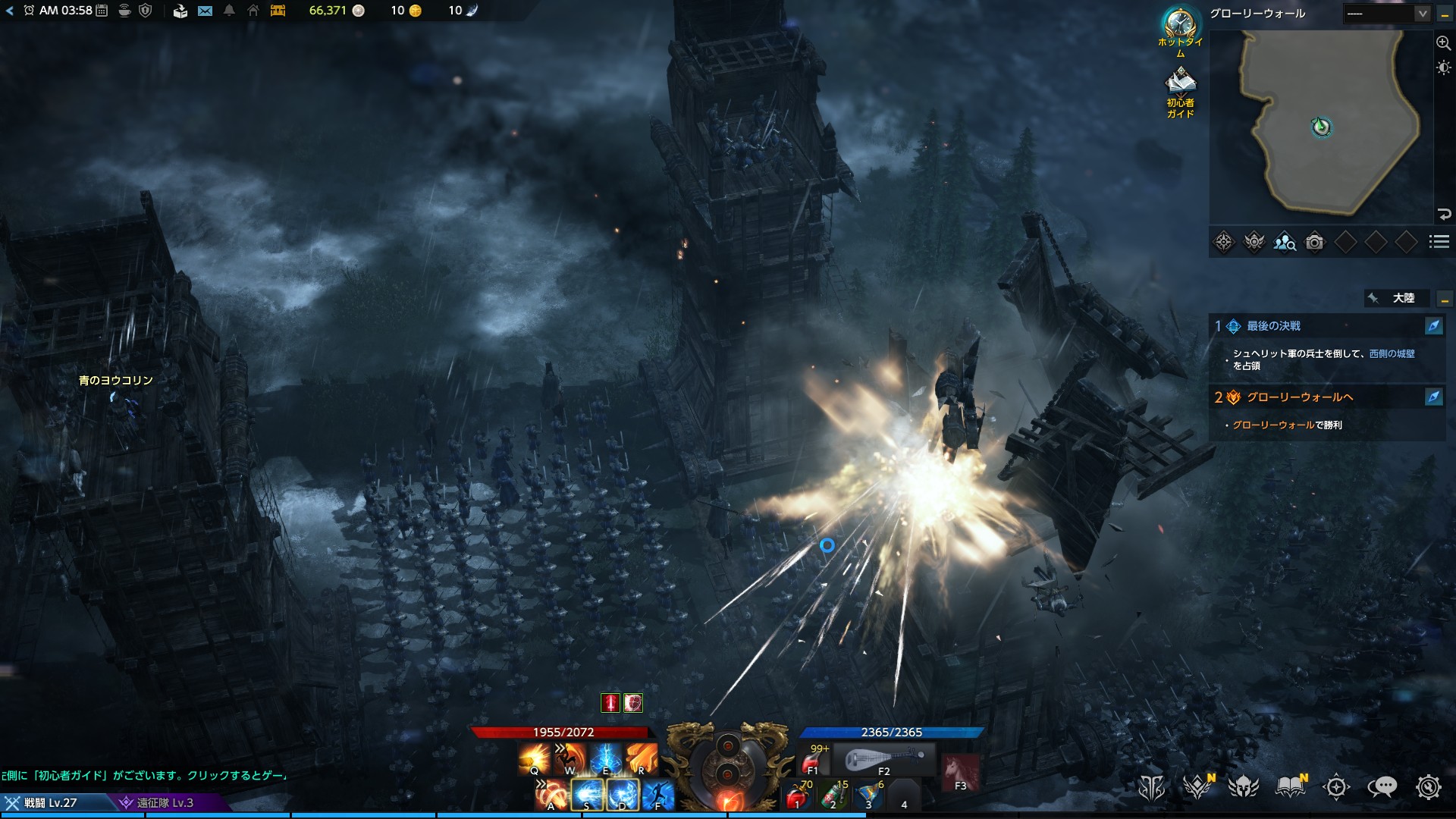Open the player search icon under the minimap

1285,242
